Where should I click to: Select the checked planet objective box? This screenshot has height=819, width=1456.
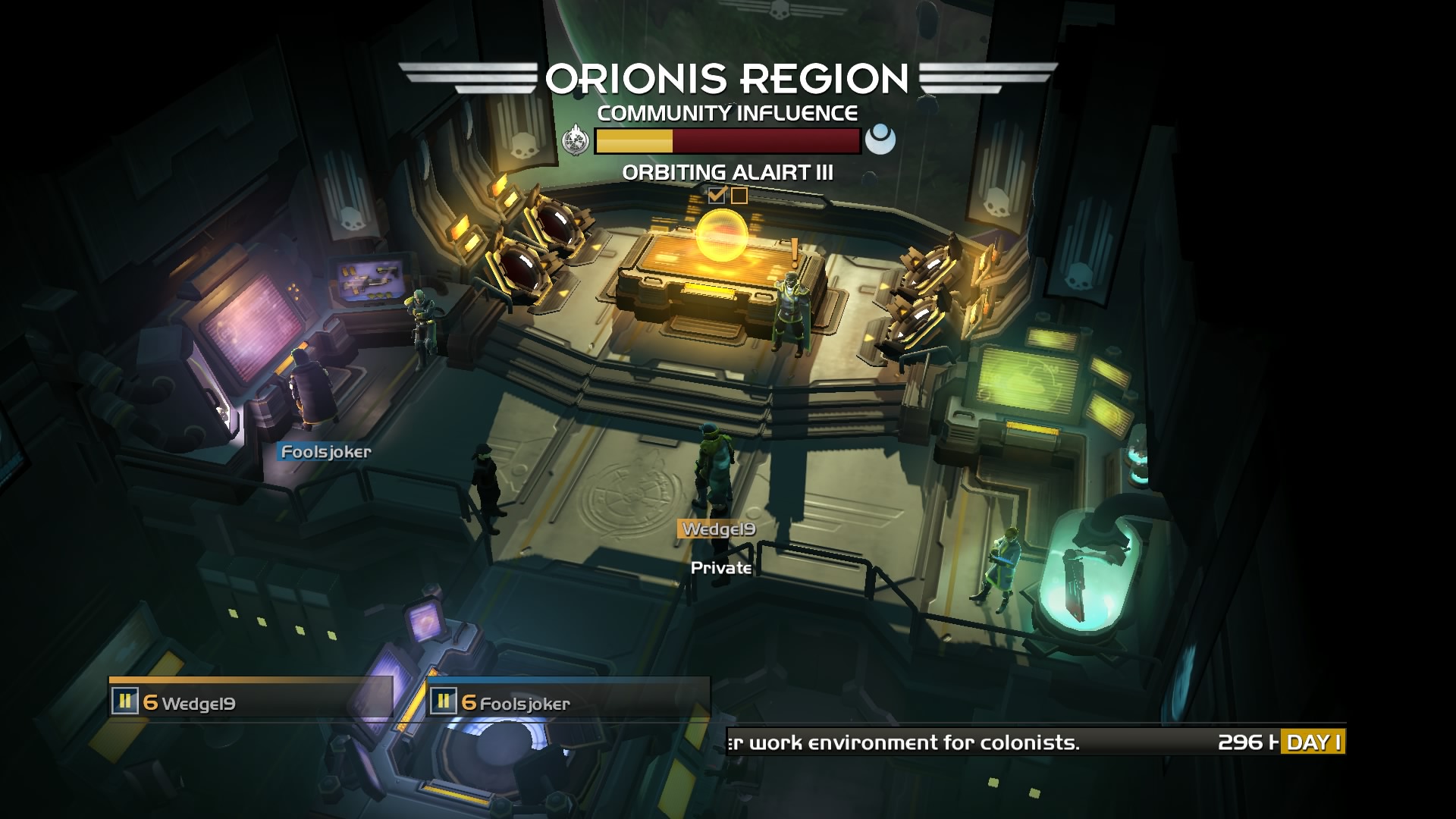coord(717,196)
